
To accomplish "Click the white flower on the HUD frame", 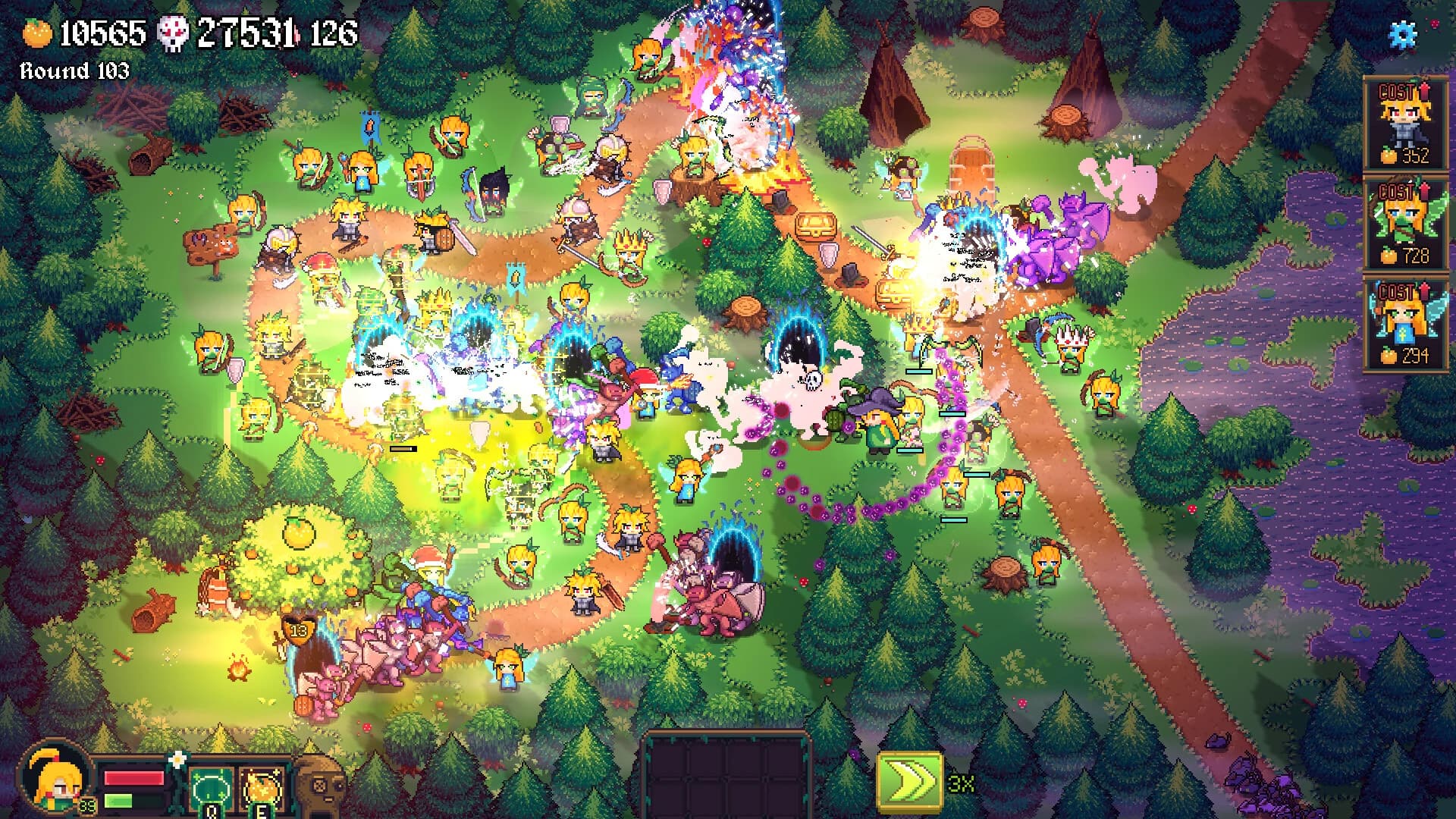I will coord(178,758).
